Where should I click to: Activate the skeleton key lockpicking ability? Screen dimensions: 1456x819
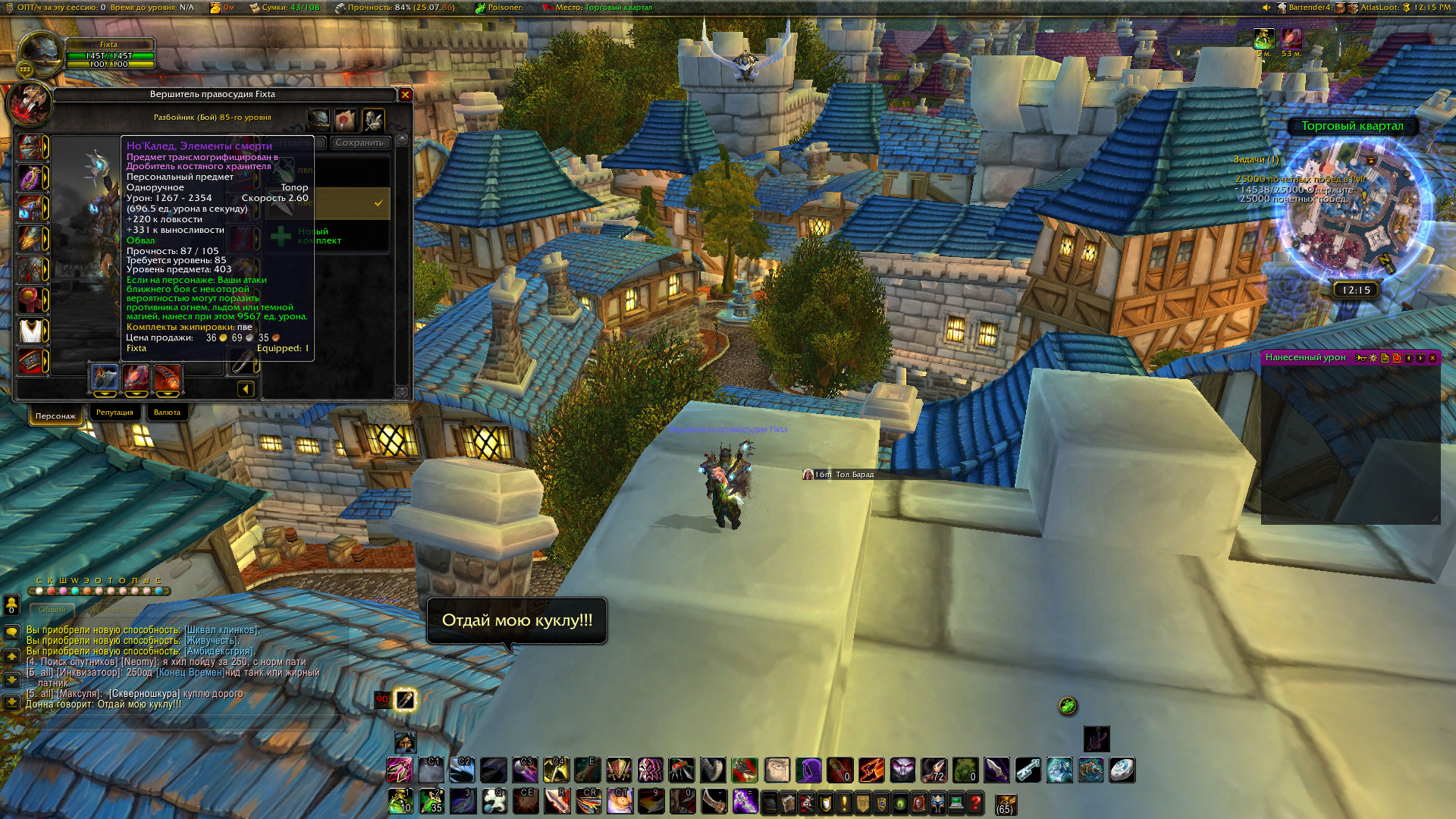coord(1028,770)
